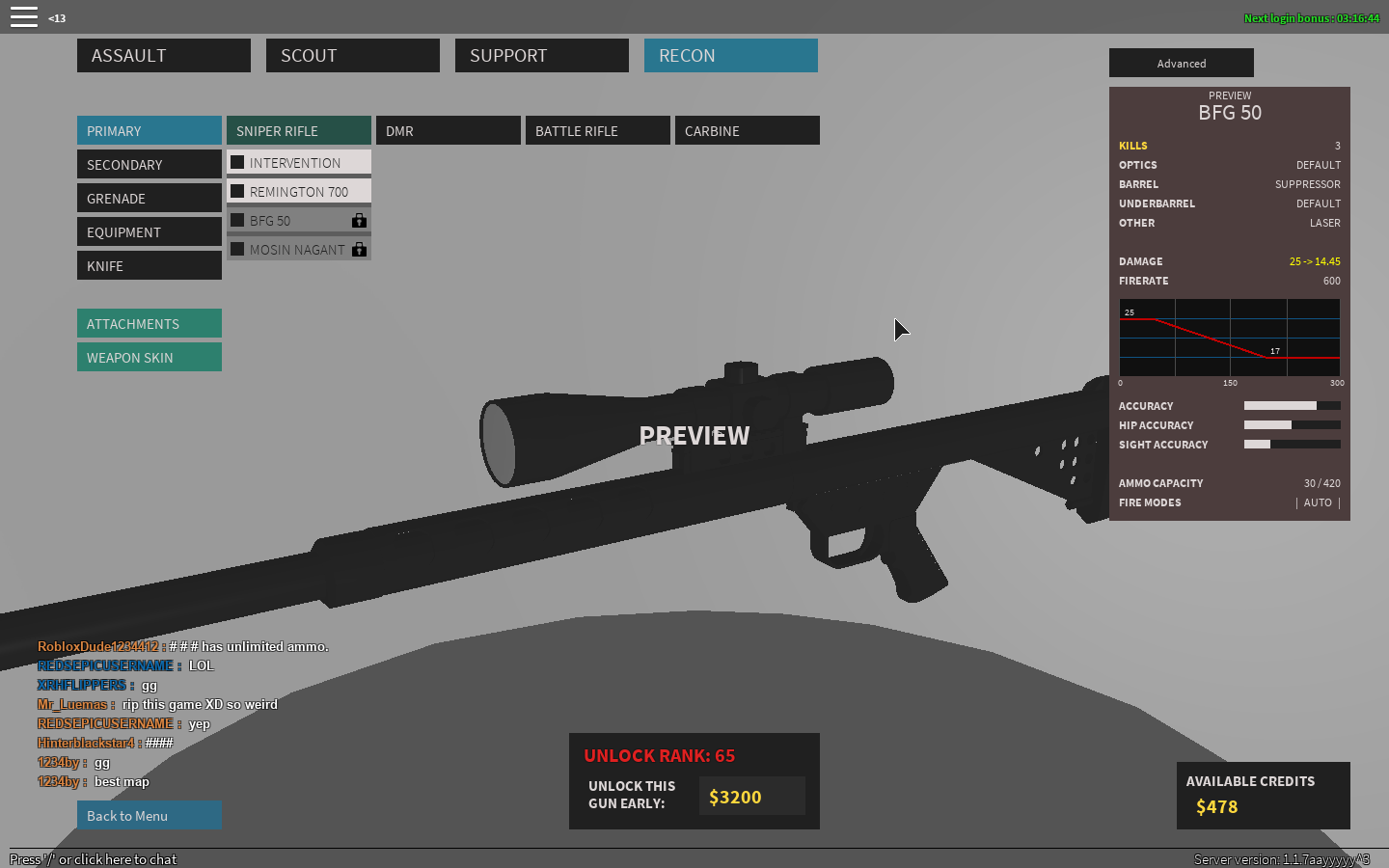
Task: Open the hamburger menu icon
Action: pyautogui.click(x=24, y=17)
